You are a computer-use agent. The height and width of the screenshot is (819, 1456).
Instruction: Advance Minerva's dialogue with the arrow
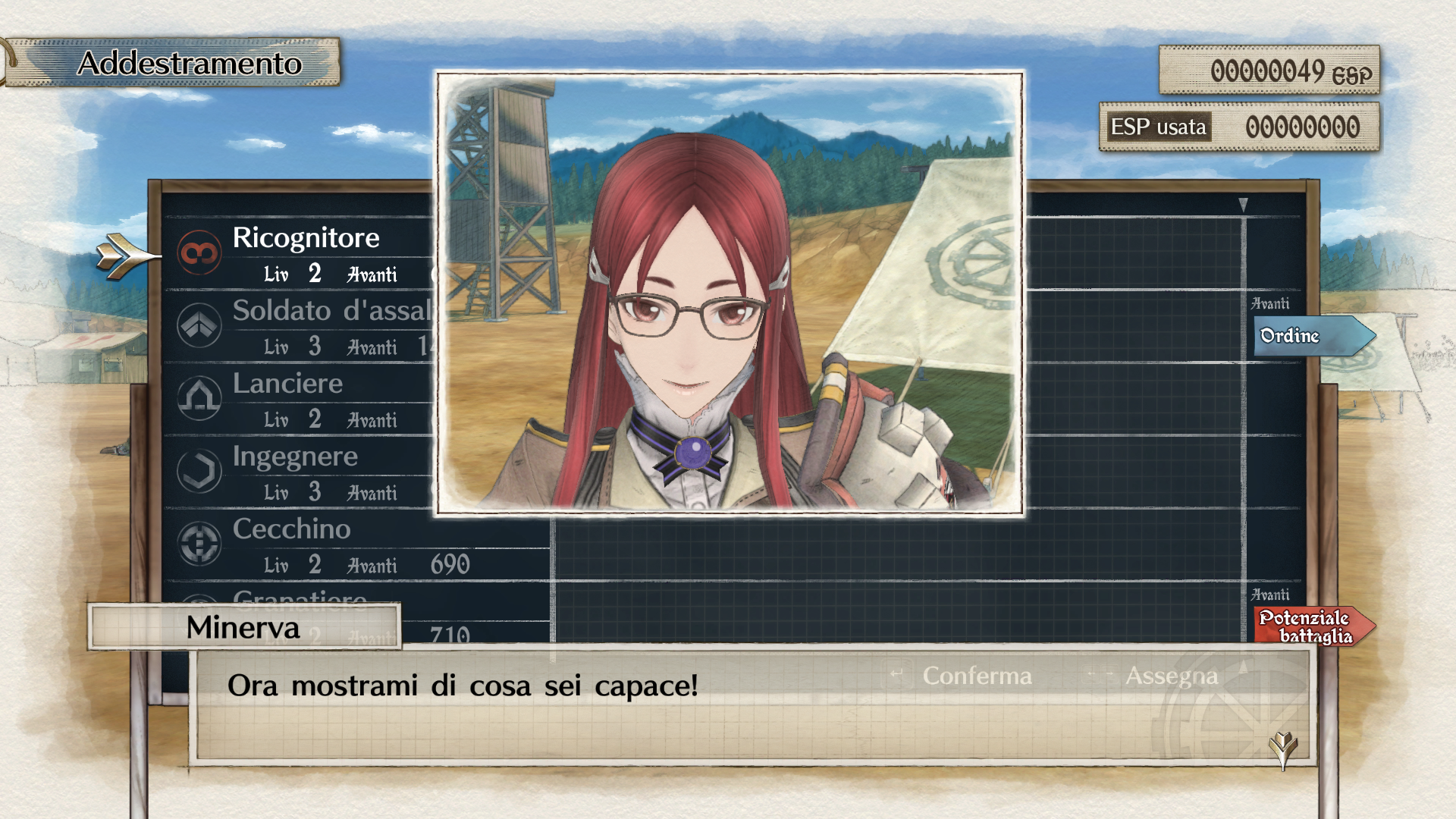1283,747
